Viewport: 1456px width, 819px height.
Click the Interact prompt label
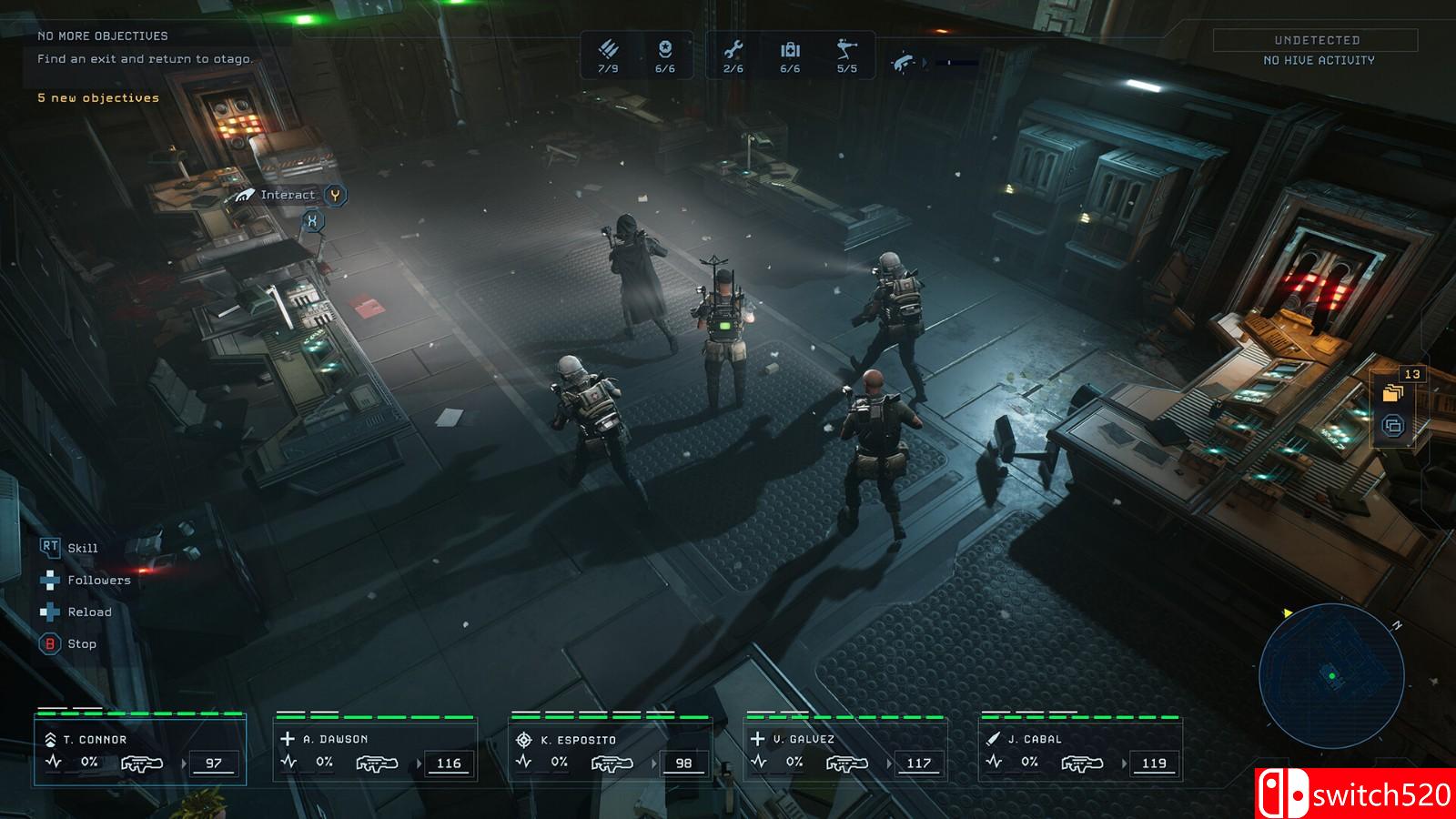pyautogui.click(x=288, y=195)
